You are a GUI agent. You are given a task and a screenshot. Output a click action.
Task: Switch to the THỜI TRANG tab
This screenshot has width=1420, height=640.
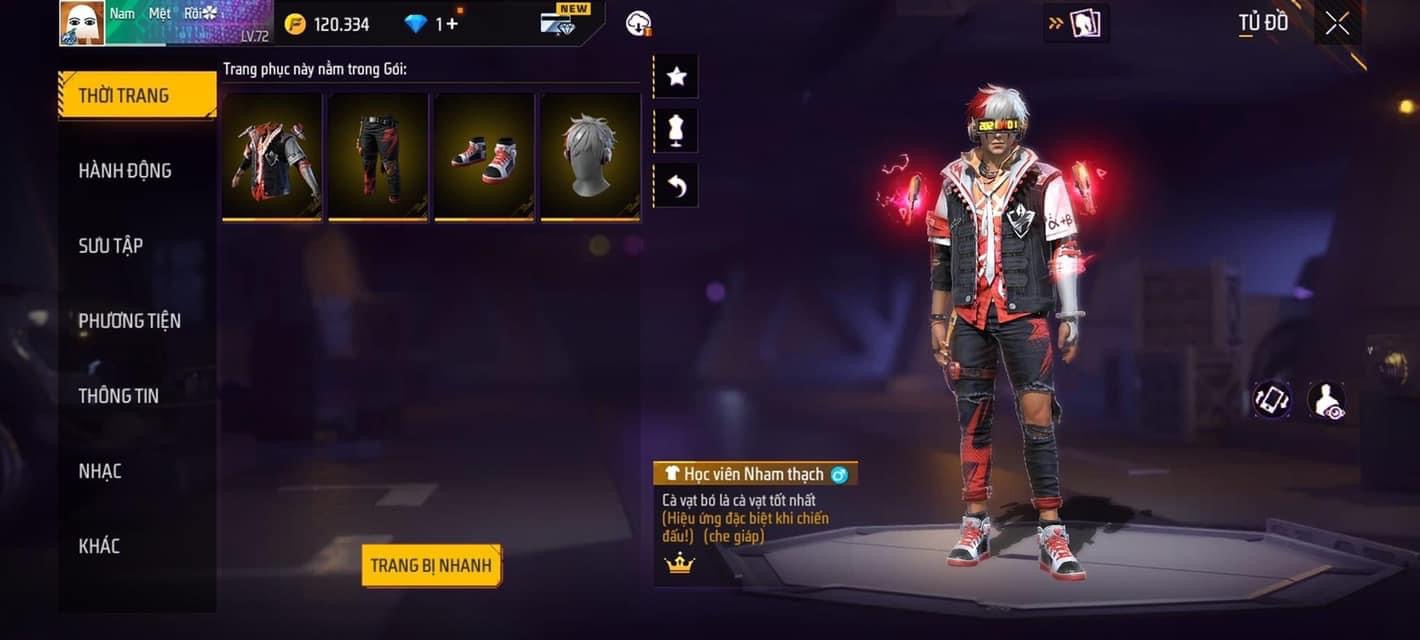137,96
